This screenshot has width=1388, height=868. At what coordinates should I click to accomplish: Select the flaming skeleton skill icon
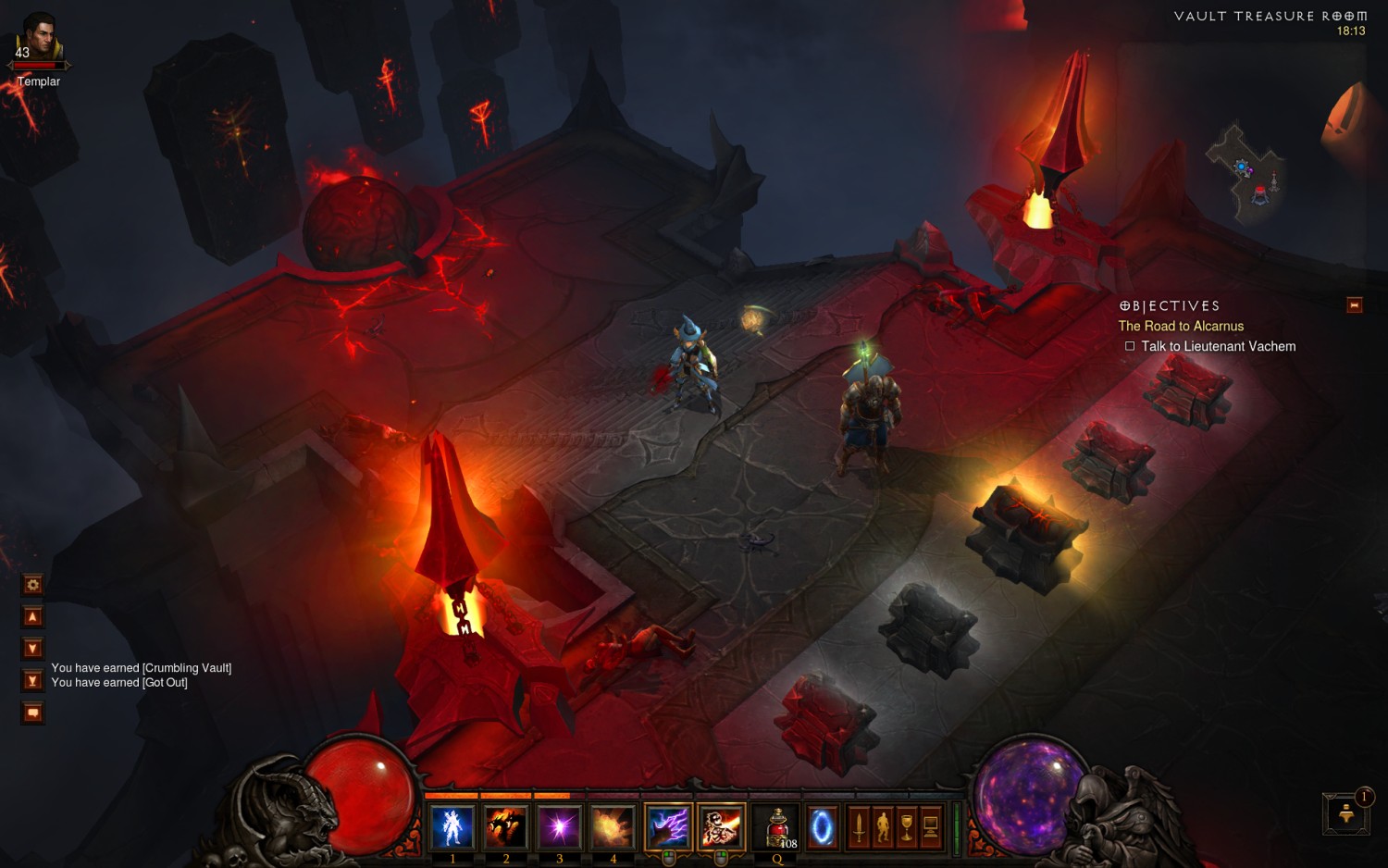point(721,826)
